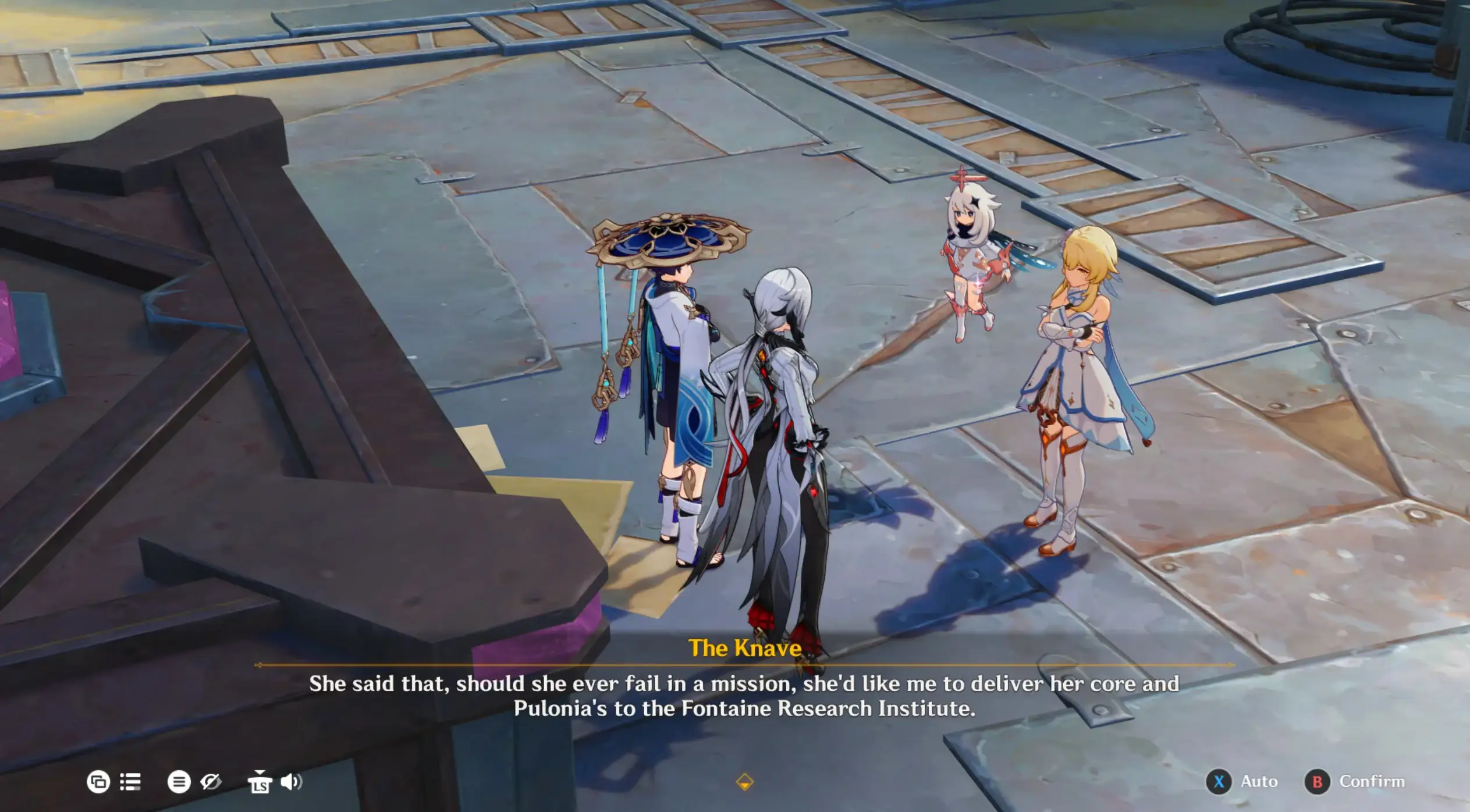Screen dimensions: 1470x812
Task: Click the LS left-stick control indicator icon
Action: (260, 784)
